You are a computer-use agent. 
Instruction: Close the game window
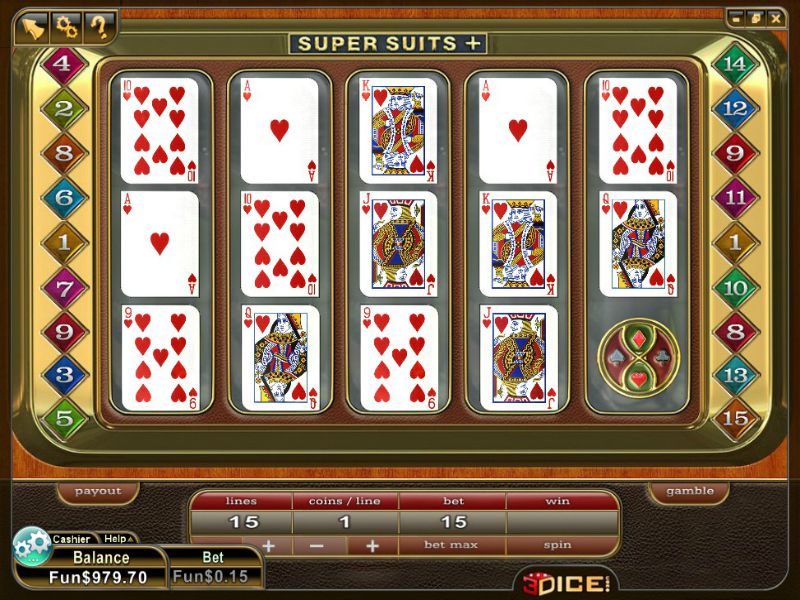[776, 18]
